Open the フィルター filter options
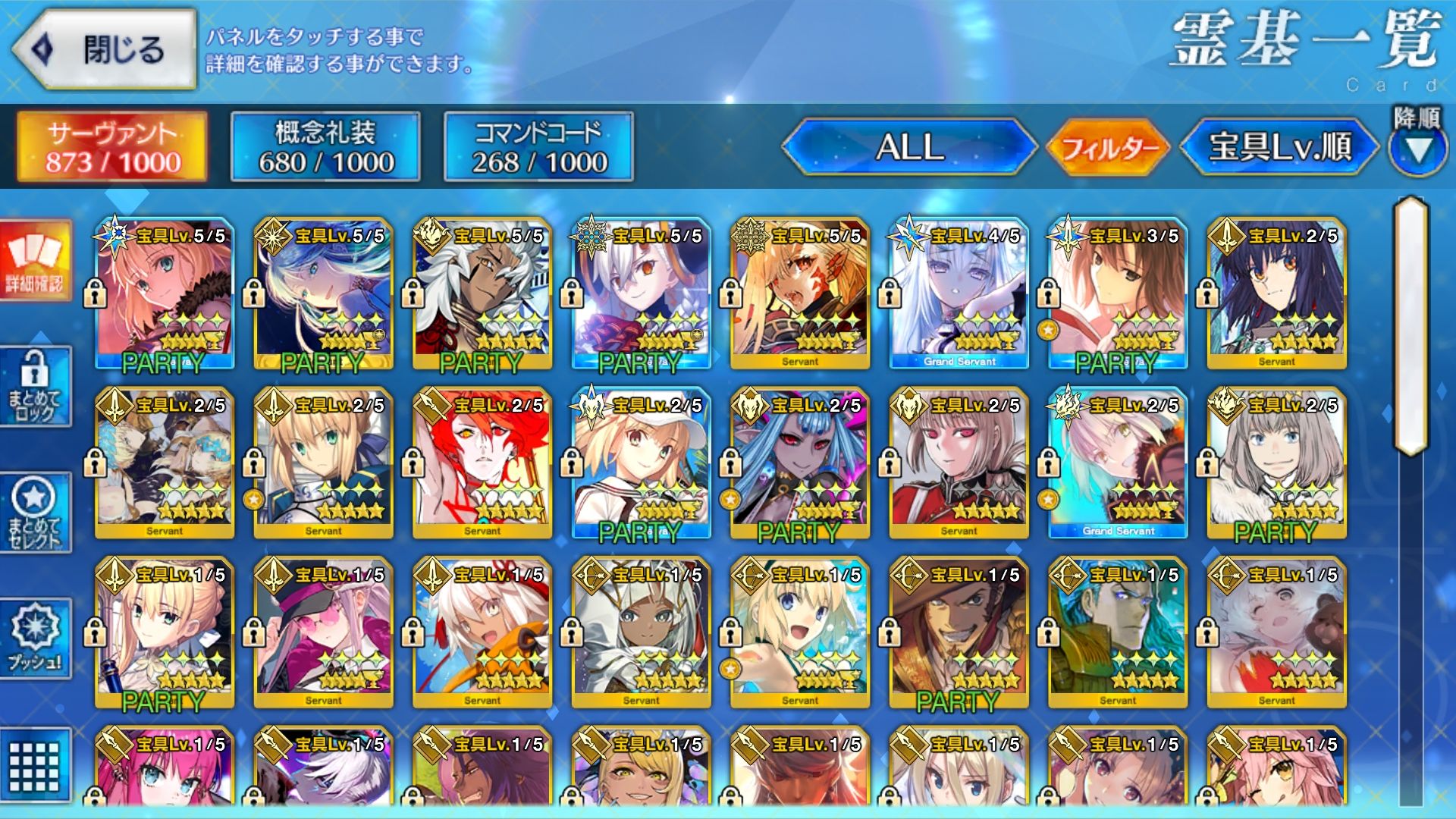Image resolution: width=1456 pixels, height=819 pixels. [1109, 147]
